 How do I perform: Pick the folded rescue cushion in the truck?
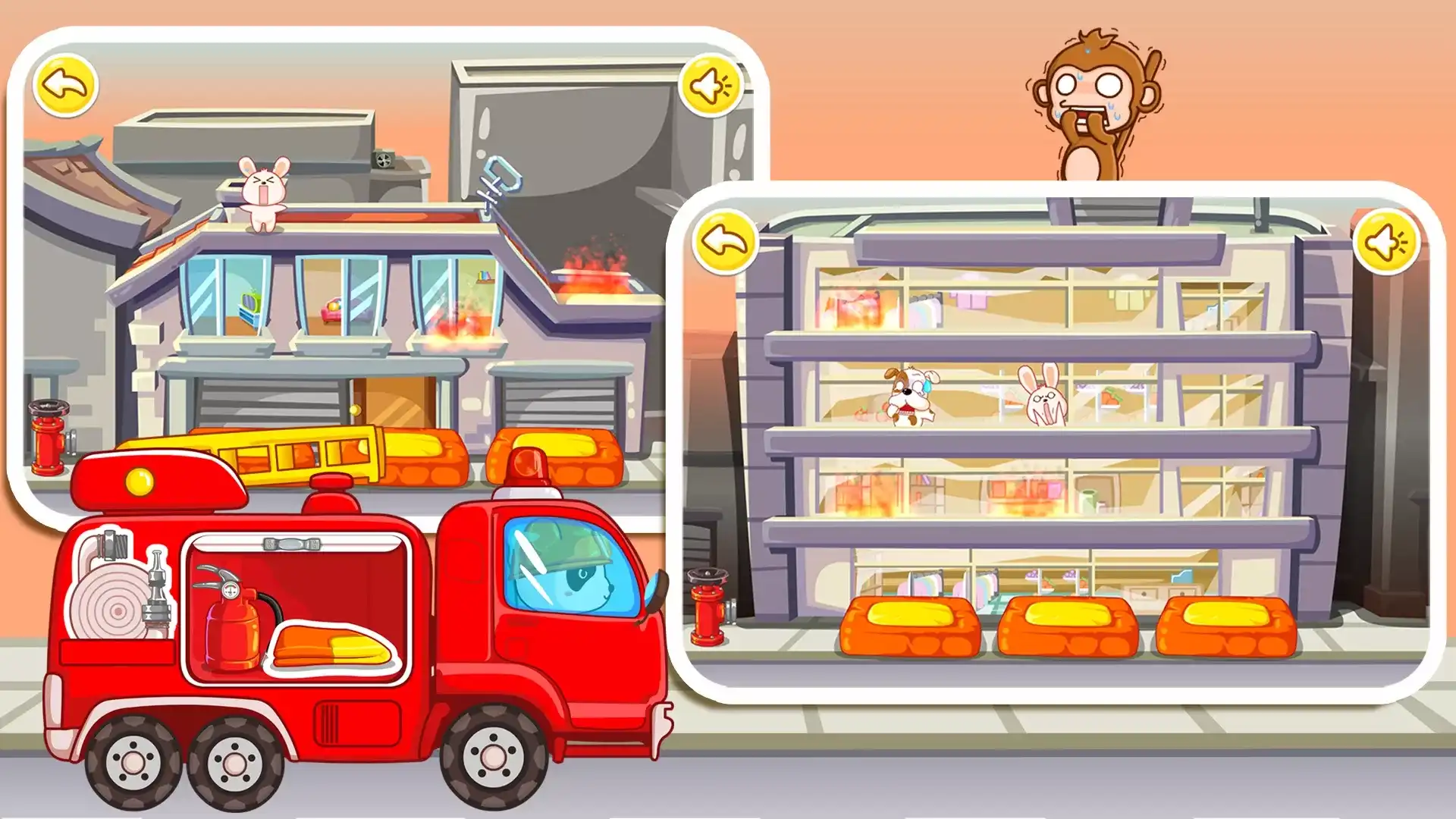coord(331,647)
